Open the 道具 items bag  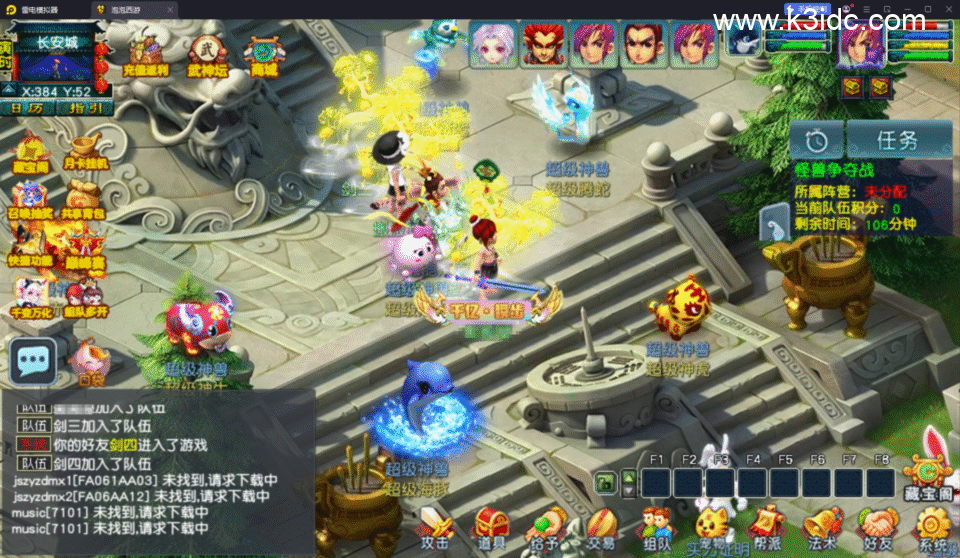tap(490, 526)
